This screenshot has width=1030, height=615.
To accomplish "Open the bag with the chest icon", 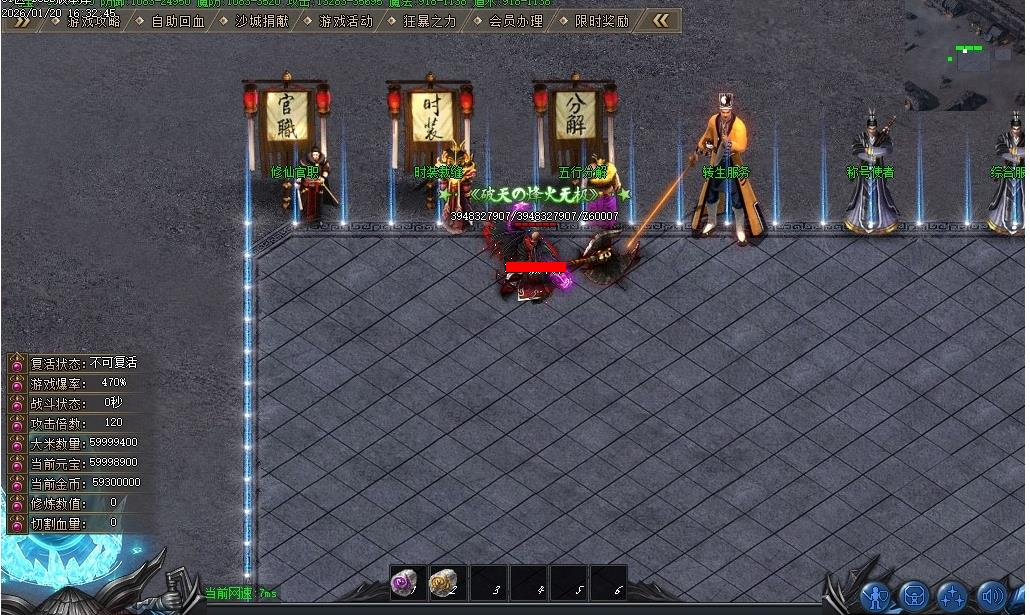I will click(914, 597).
